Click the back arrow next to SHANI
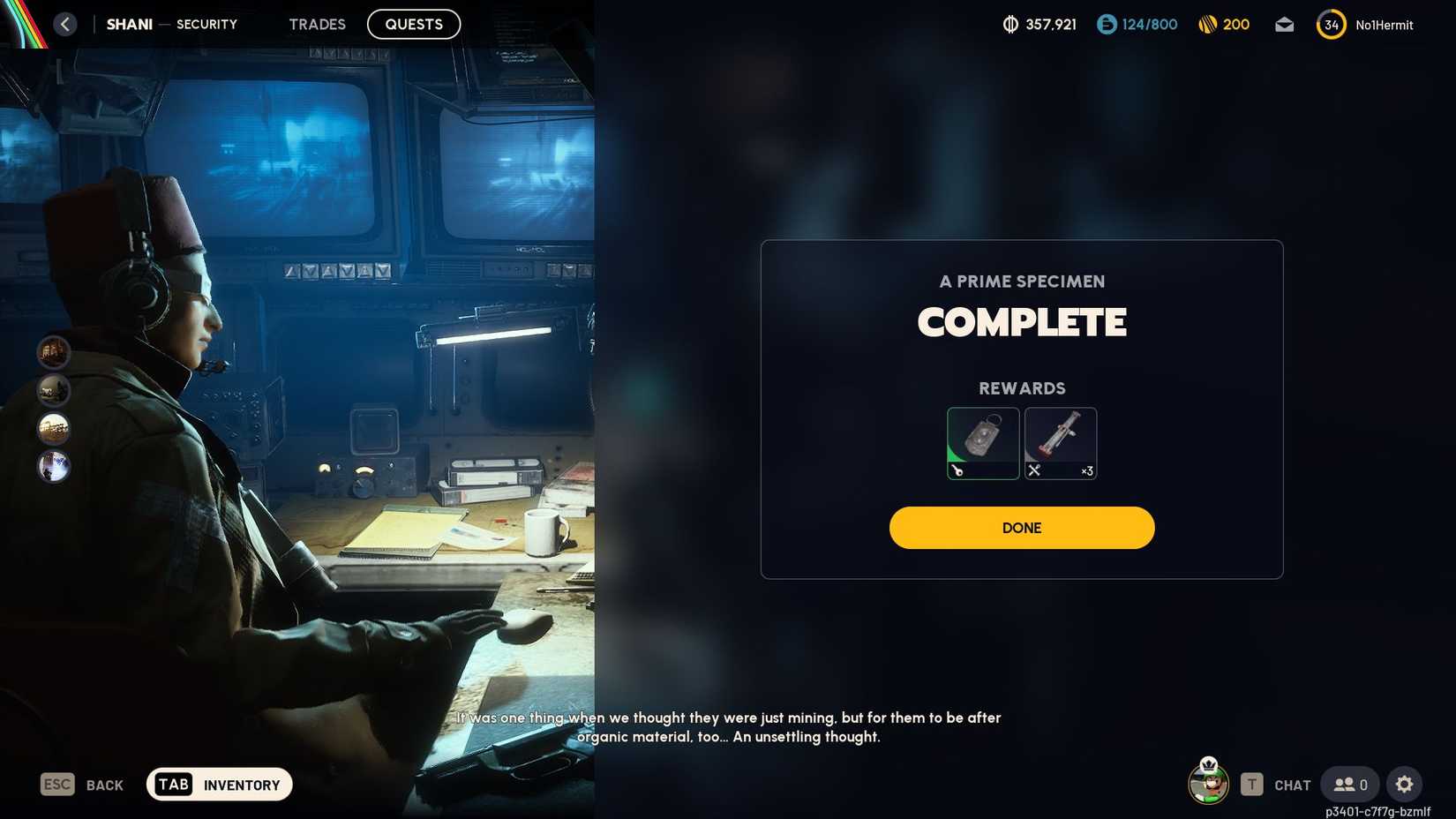The height and width of the screenshot is (819, 1456). [x=64, y=24]
